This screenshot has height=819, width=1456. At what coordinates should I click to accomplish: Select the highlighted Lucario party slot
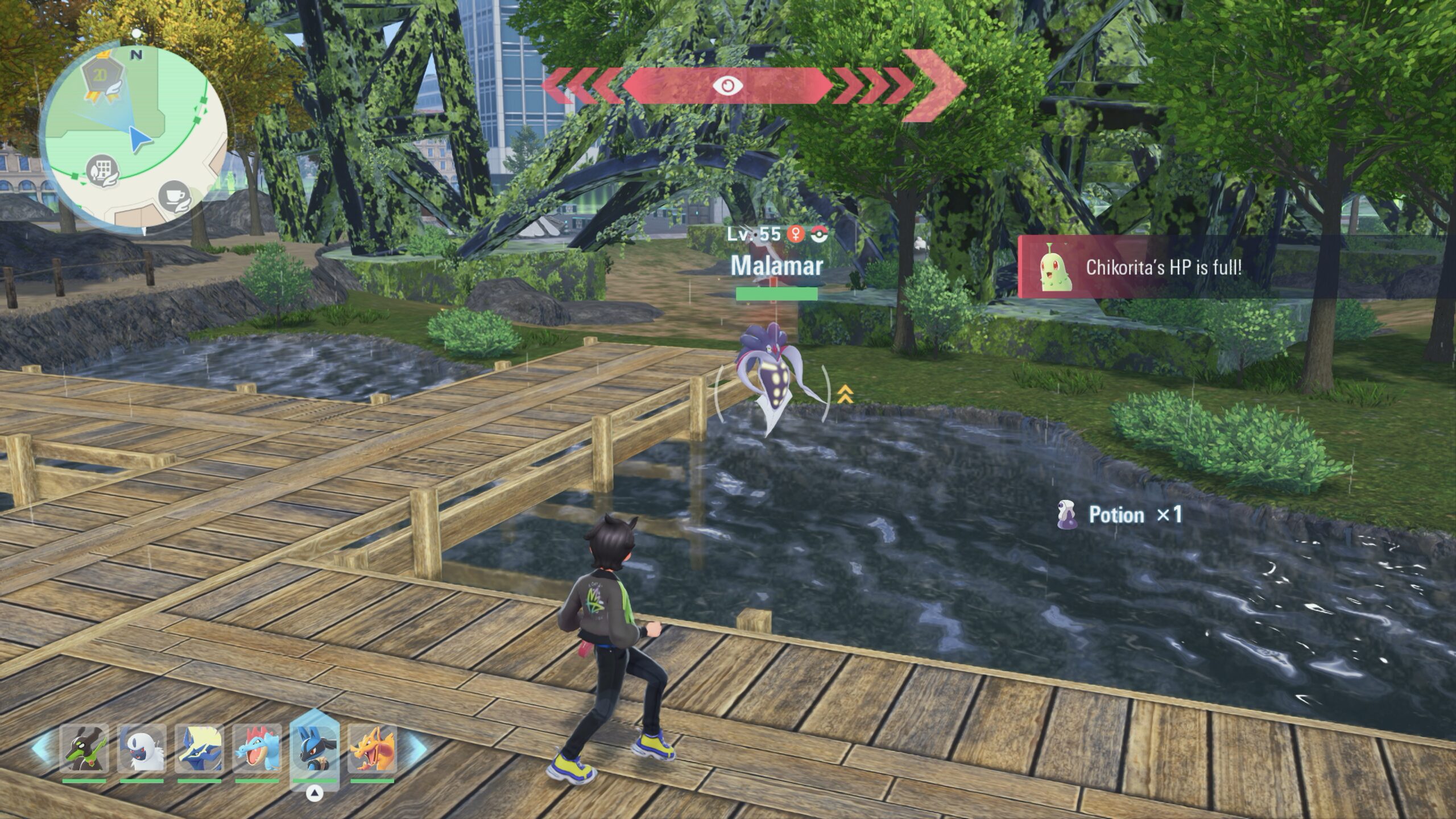[315, 747]
